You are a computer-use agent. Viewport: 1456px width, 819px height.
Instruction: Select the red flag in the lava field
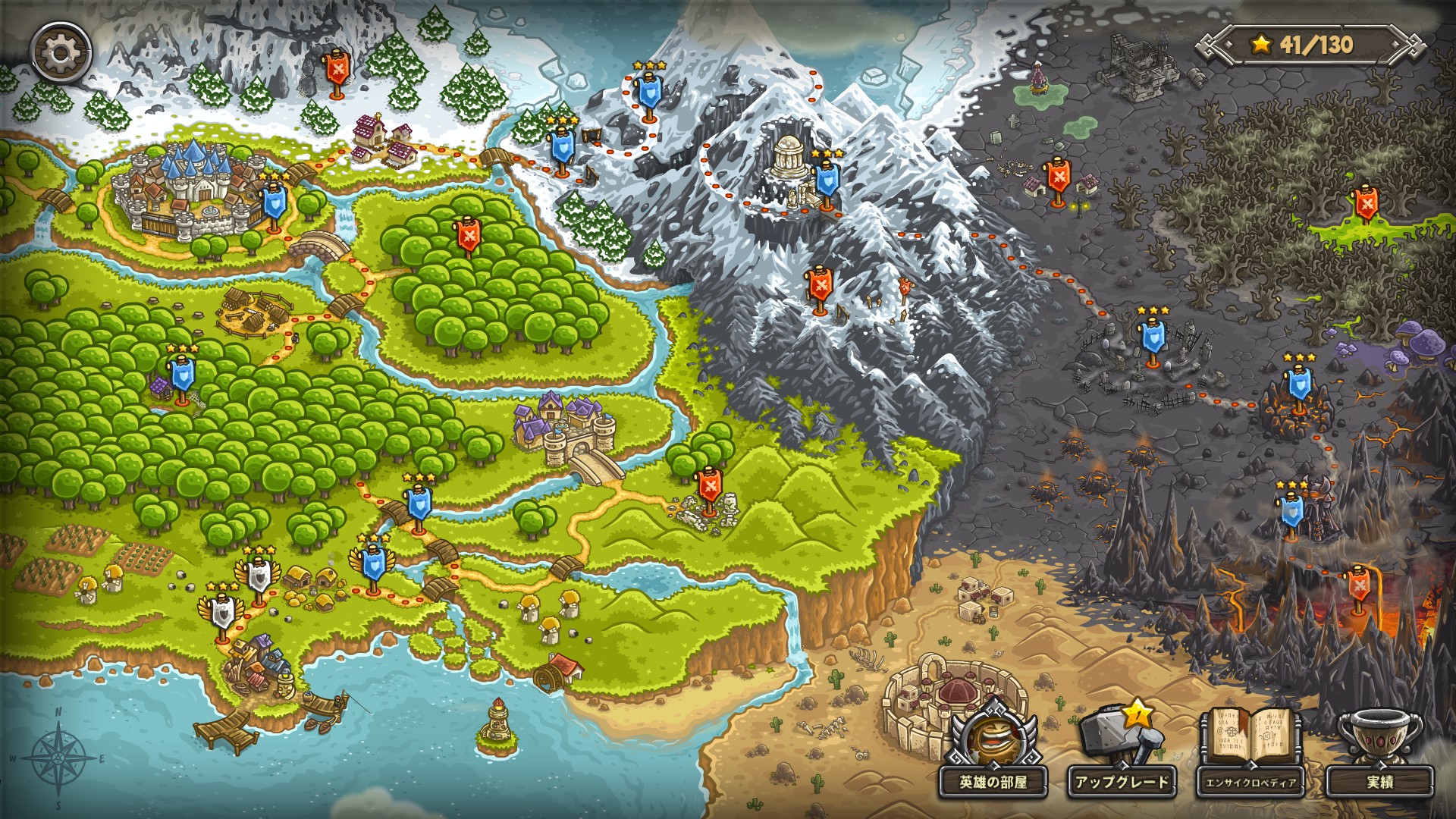pos(1357,585)
